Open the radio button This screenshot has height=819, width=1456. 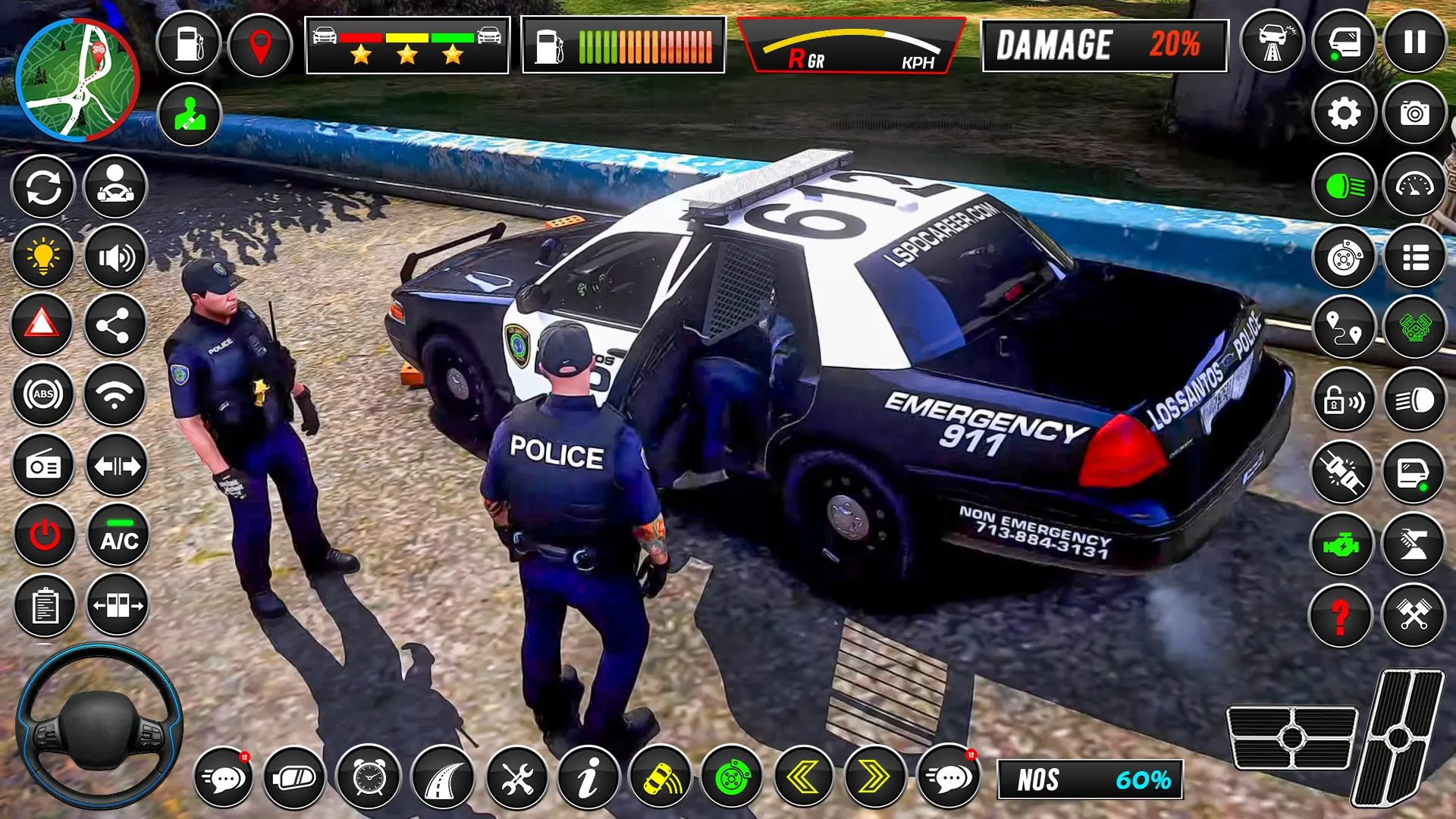point(43,466)
